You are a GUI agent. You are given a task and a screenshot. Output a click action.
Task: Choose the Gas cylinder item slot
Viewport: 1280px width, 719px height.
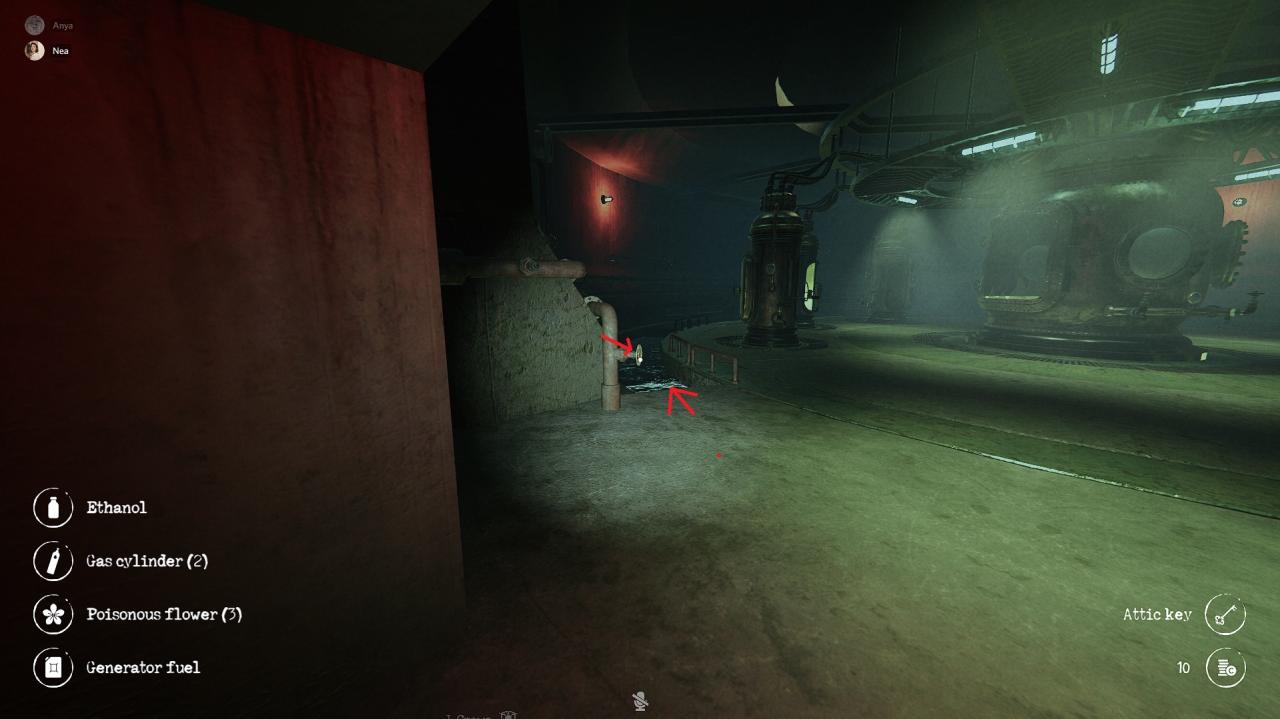[x=53, y=561]
